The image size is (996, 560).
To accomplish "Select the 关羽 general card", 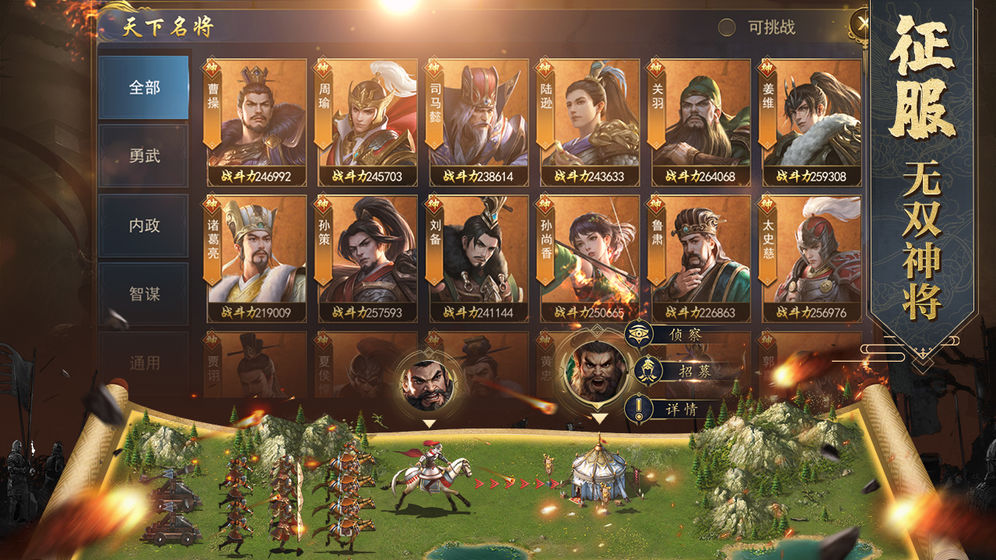I will 700,122.
